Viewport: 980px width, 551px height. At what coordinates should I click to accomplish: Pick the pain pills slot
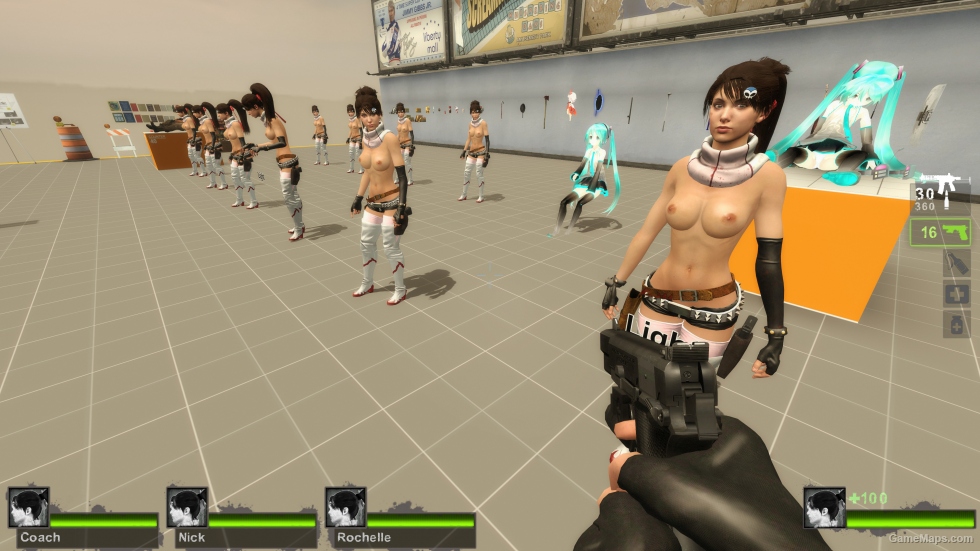tap(956, 325)
